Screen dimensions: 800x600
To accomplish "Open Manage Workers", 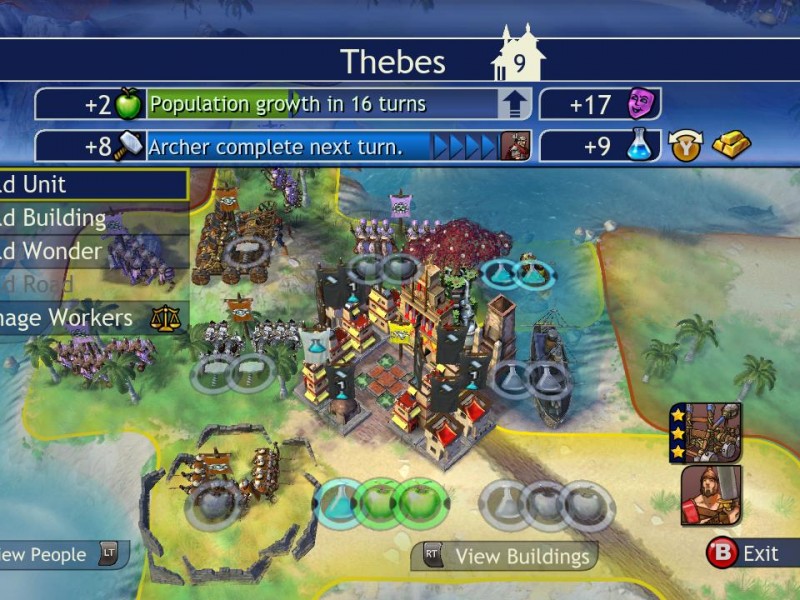I will click(90, 318).
